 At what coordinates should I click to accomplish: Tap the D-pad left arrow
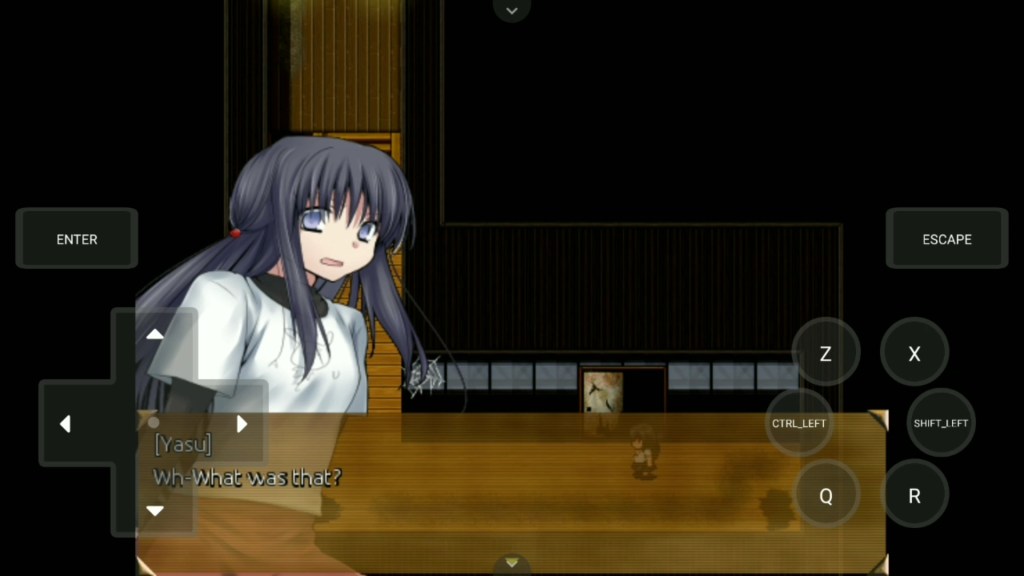coord(65,424)
